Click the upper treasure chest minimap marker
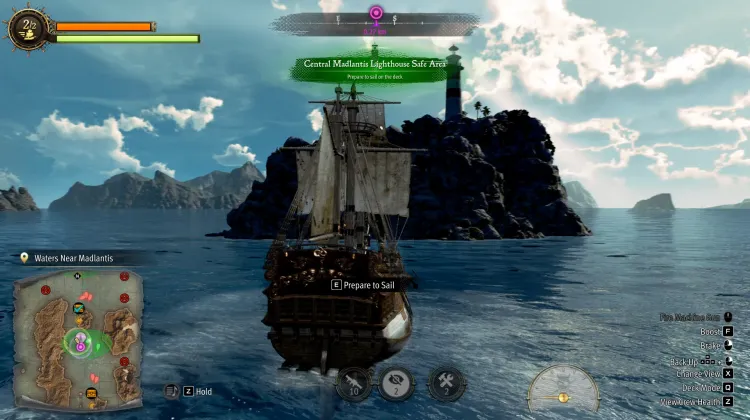Screen dimensions: 750x420 click(x=79, y=307)
